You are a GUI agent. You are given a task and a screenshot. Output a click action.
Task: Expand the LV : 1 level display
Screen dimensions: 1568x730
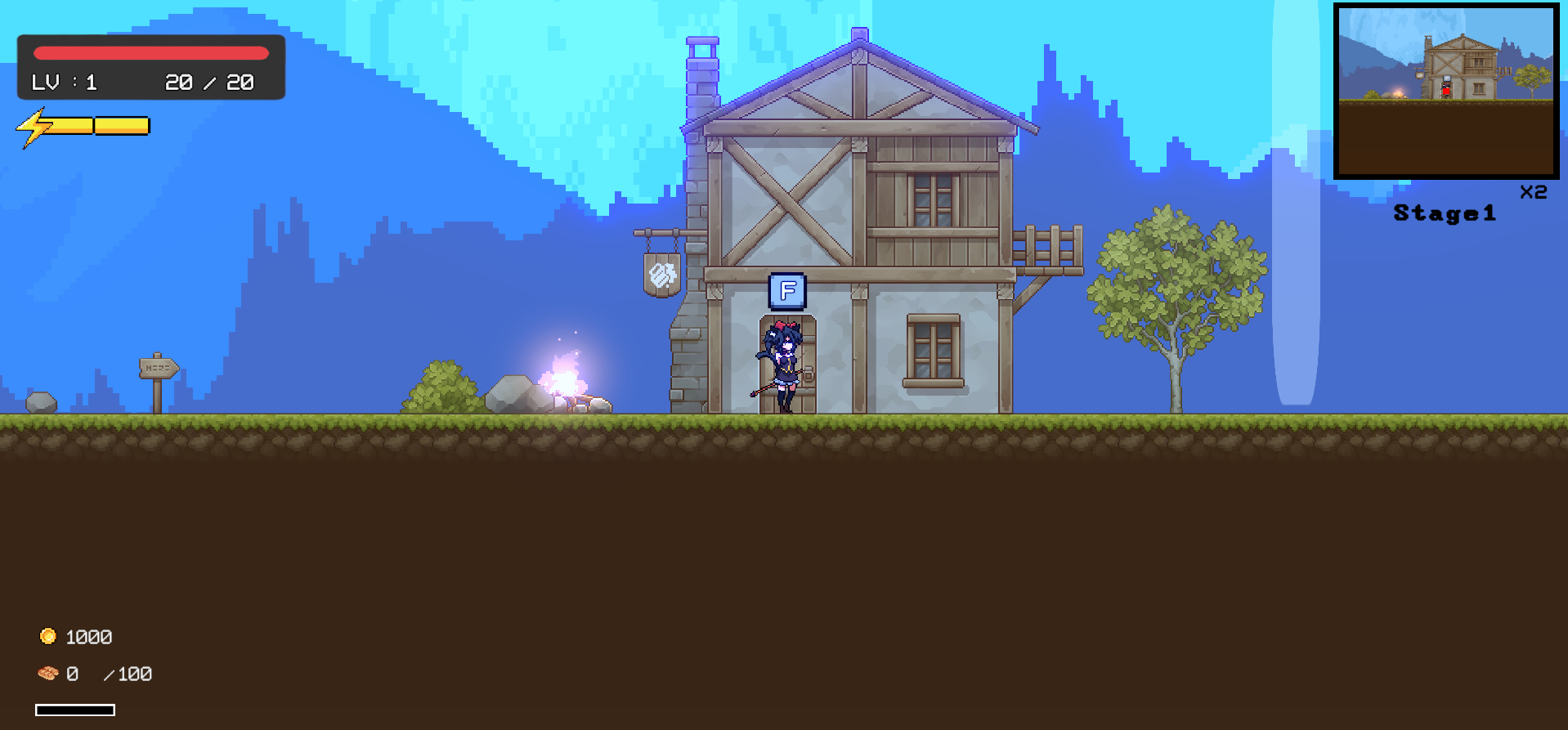pos(64,82)
